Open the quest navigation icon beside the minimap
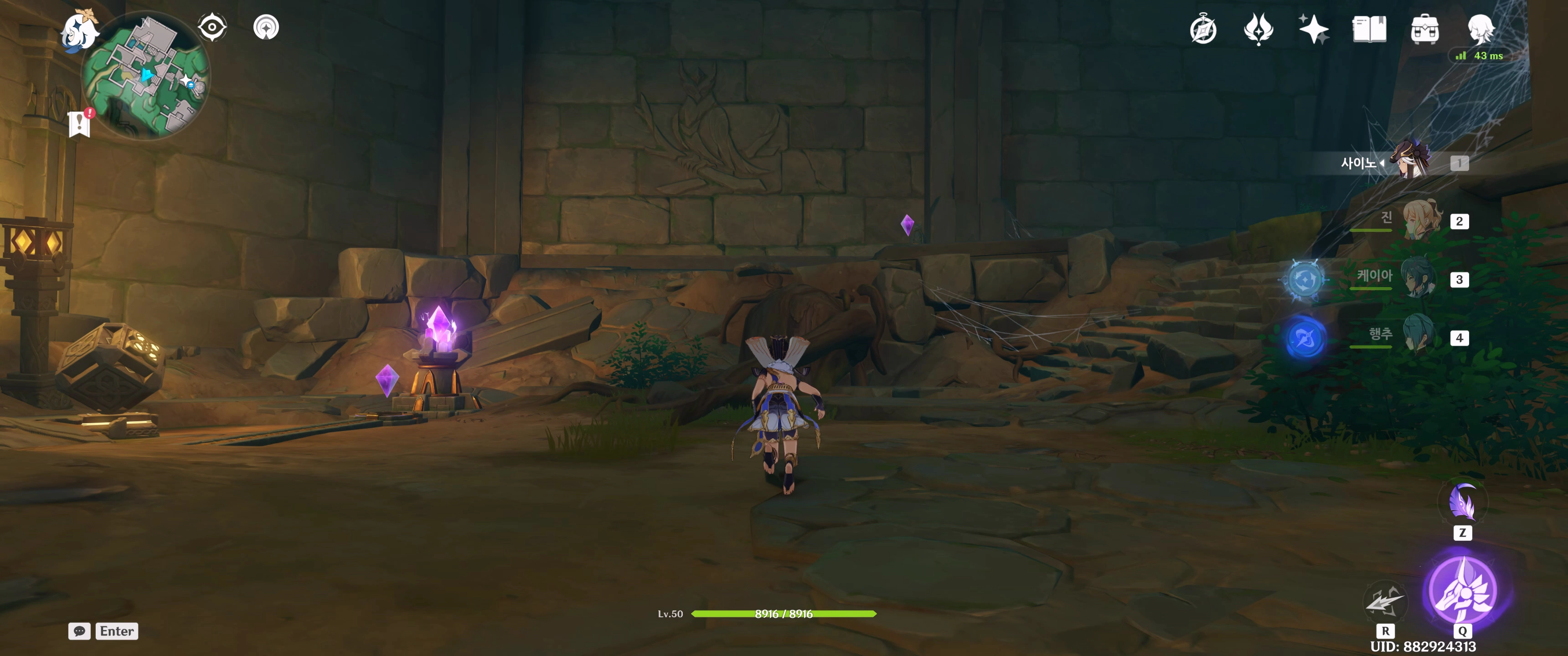 coord(266,27)
